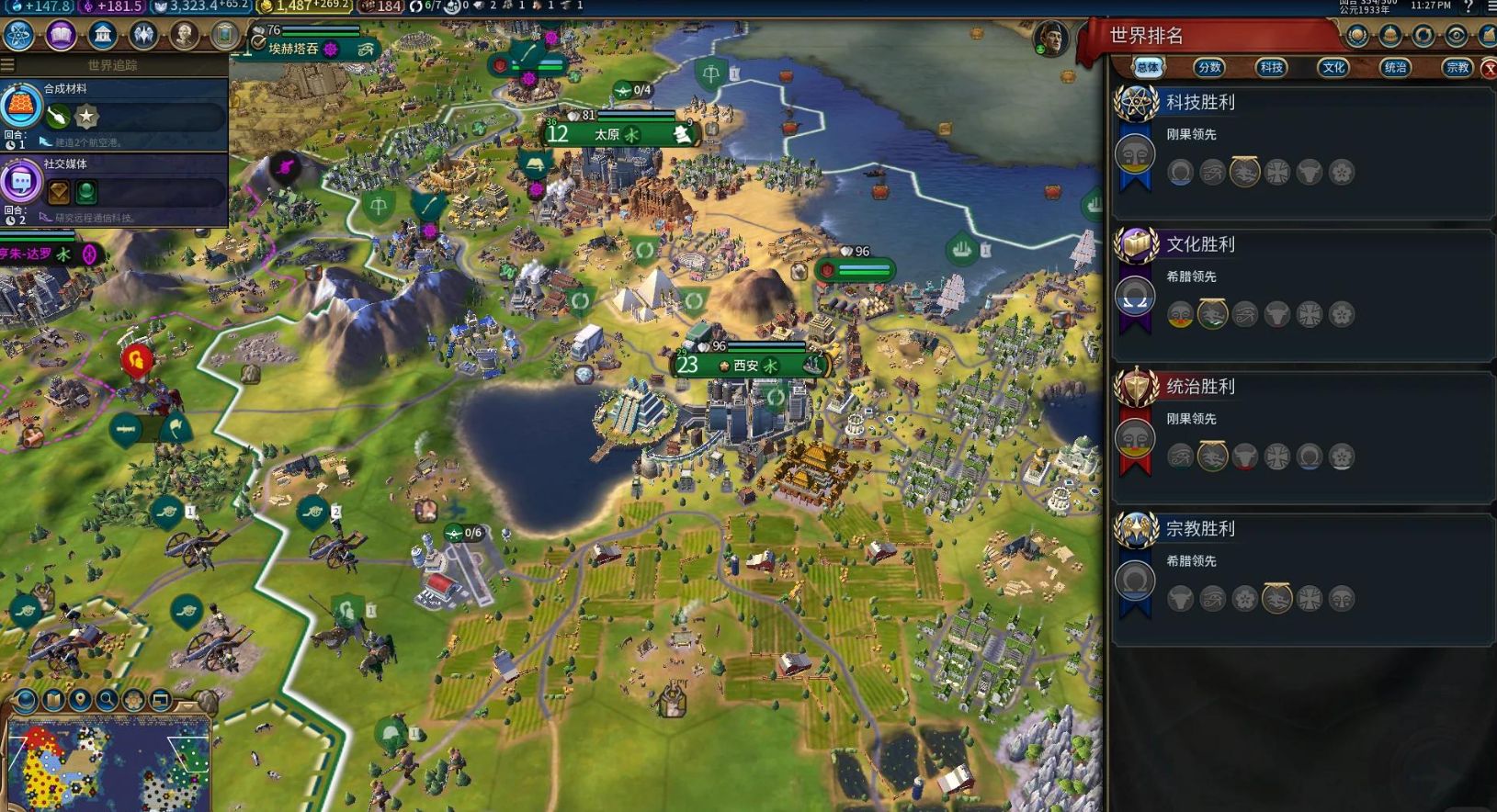Open the technology tree atom icon

click(x=18, y=35)
